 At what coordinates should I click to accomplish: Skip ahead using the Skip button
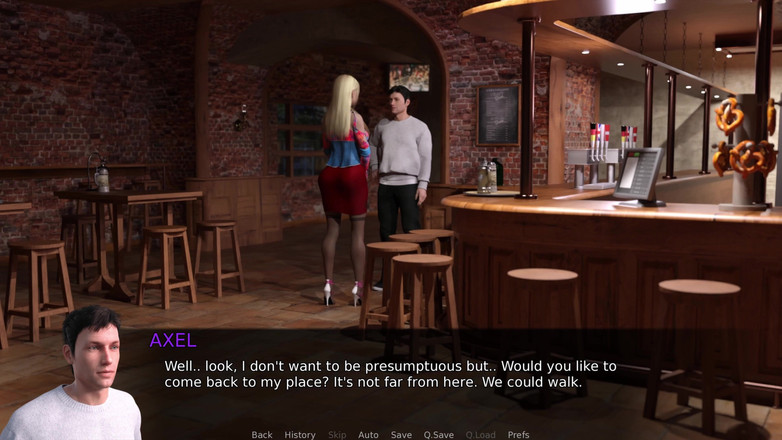336,435
